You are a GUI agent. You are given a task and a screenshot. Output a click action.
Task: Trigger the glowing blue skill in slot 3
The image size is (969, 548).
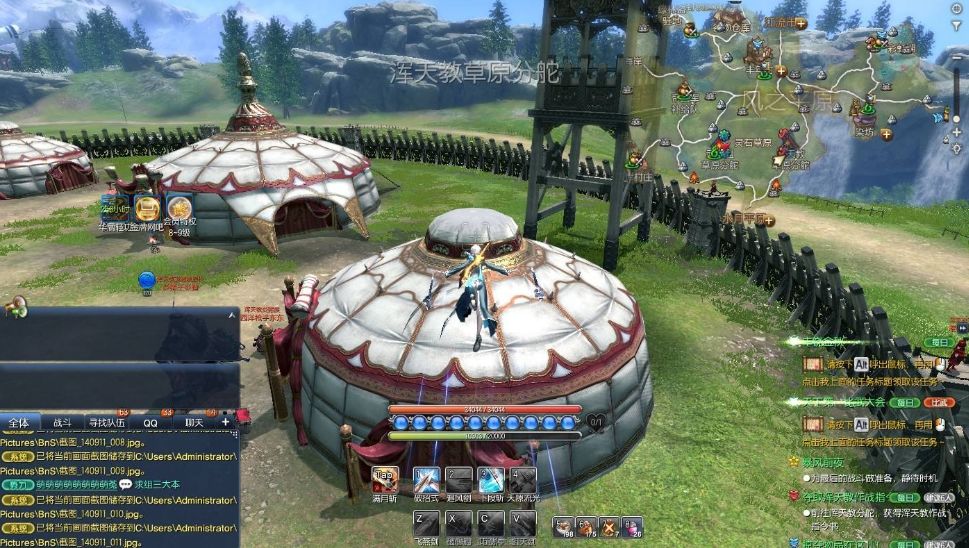coord(491,480)
